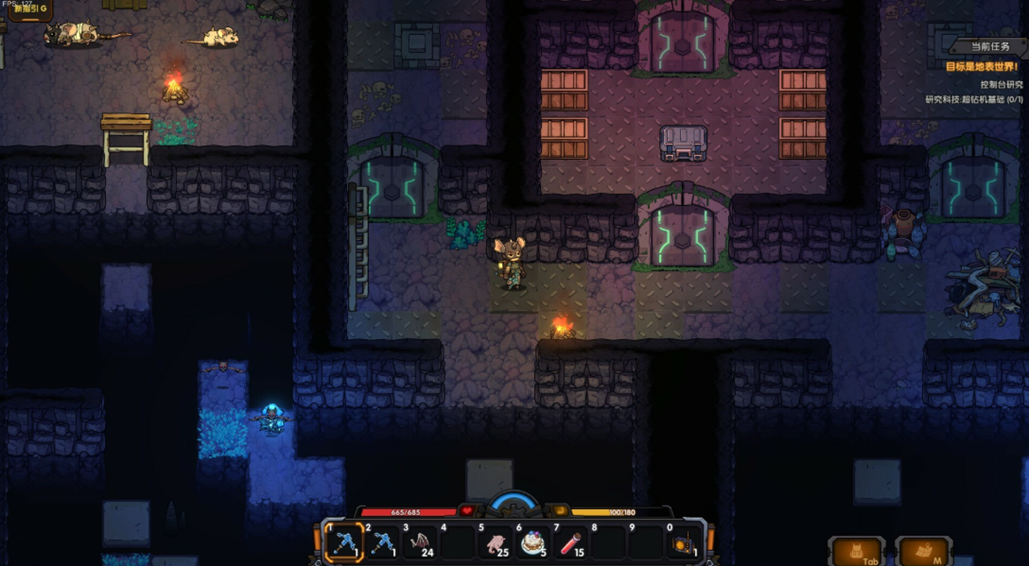Pick the cake item in hotbar slot 6

click(533, 544)
